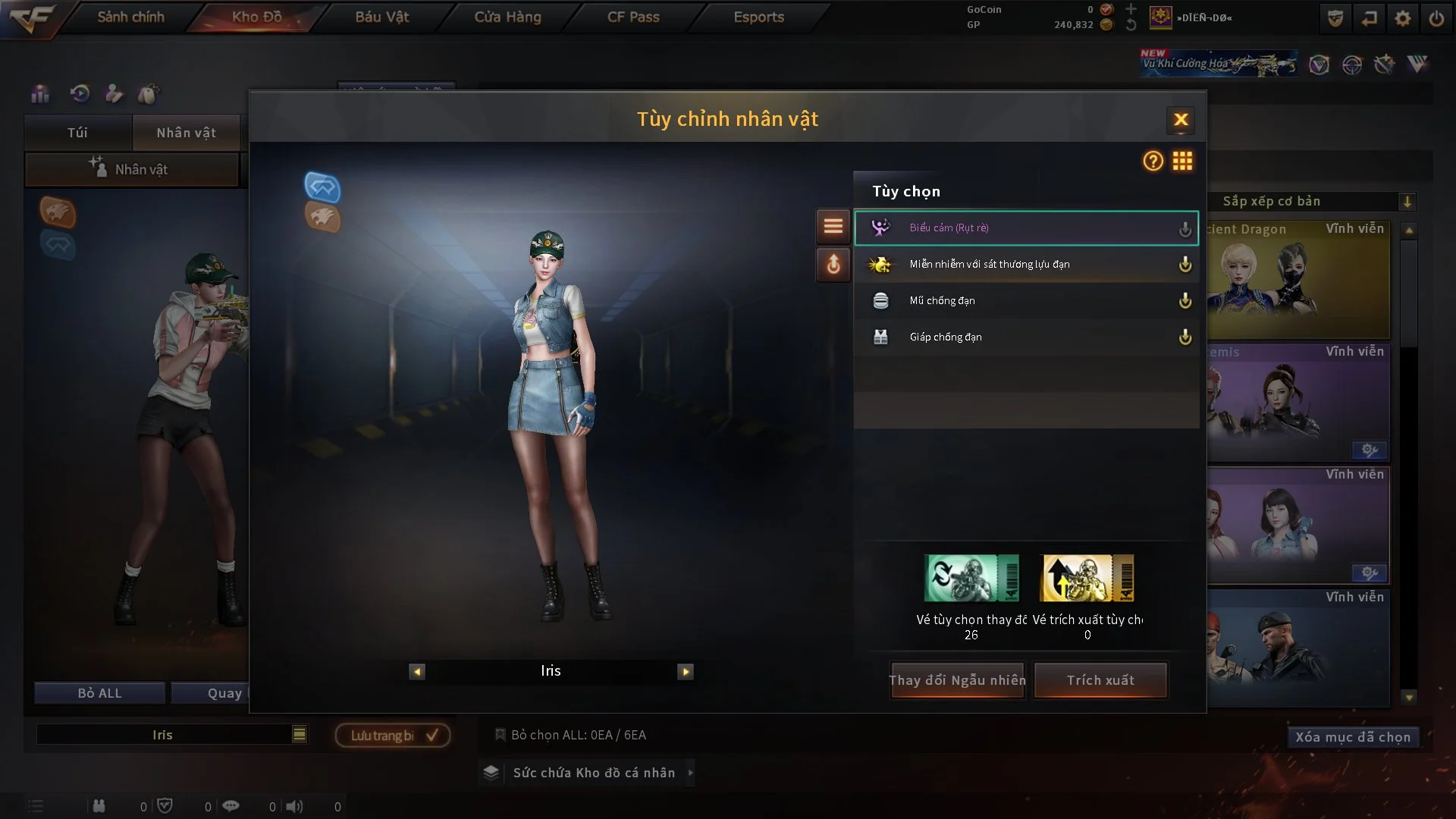The width and height of the screenshot is (1456, 819).
Task: Open the Cửa Hàng menu item
Action: click(507, 17)
